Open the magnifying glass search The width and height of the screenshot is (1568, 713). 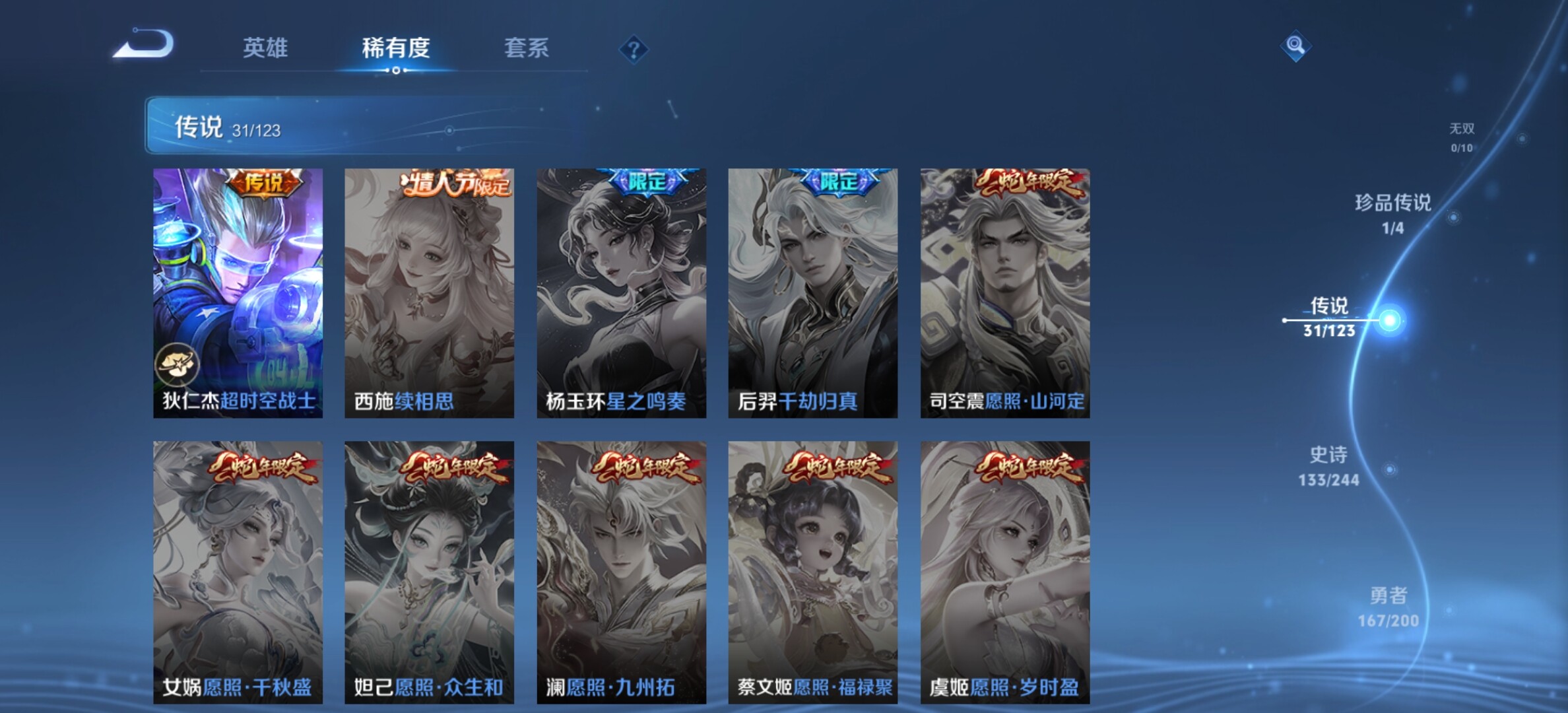click(x=1295, y=46)
